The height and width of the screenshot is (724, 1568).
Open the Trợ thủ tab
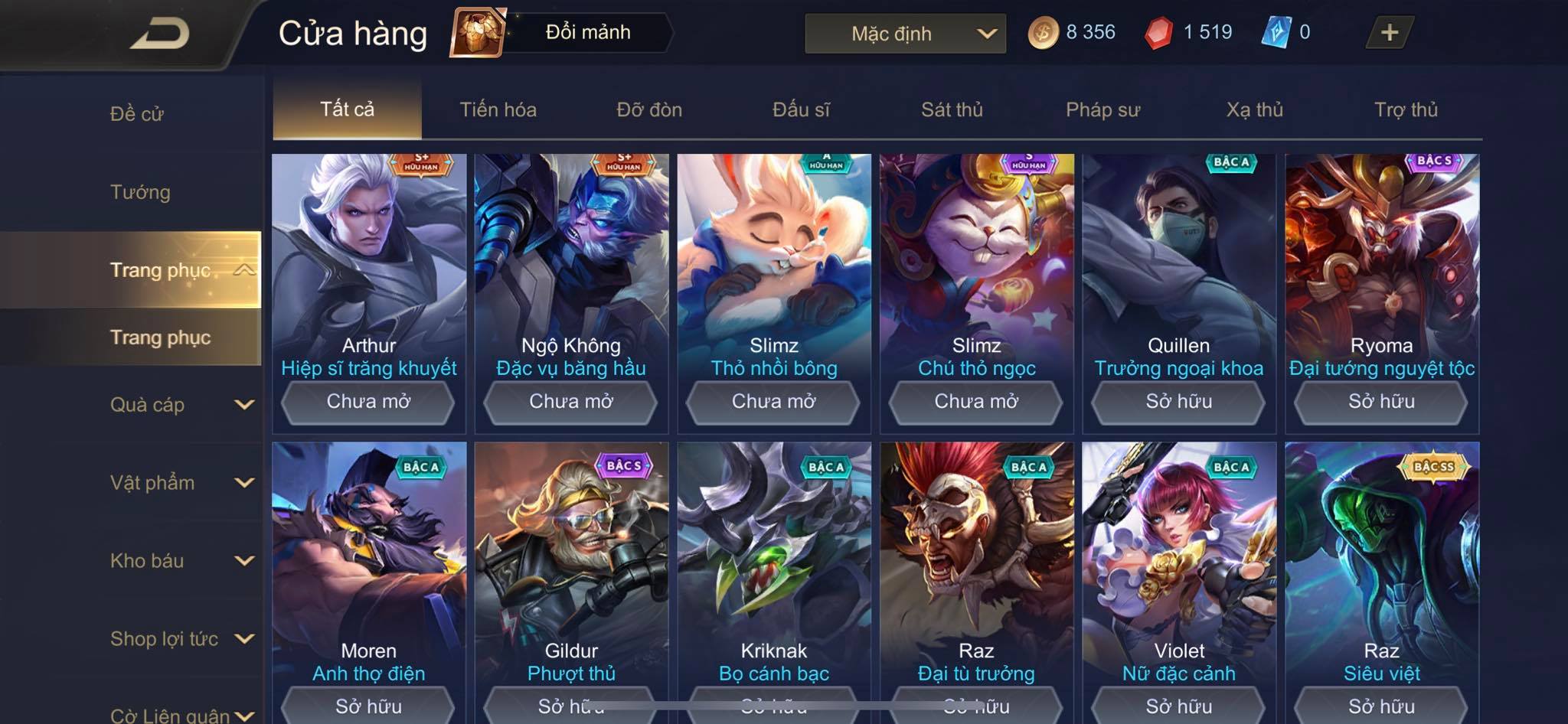point(1406,109)
